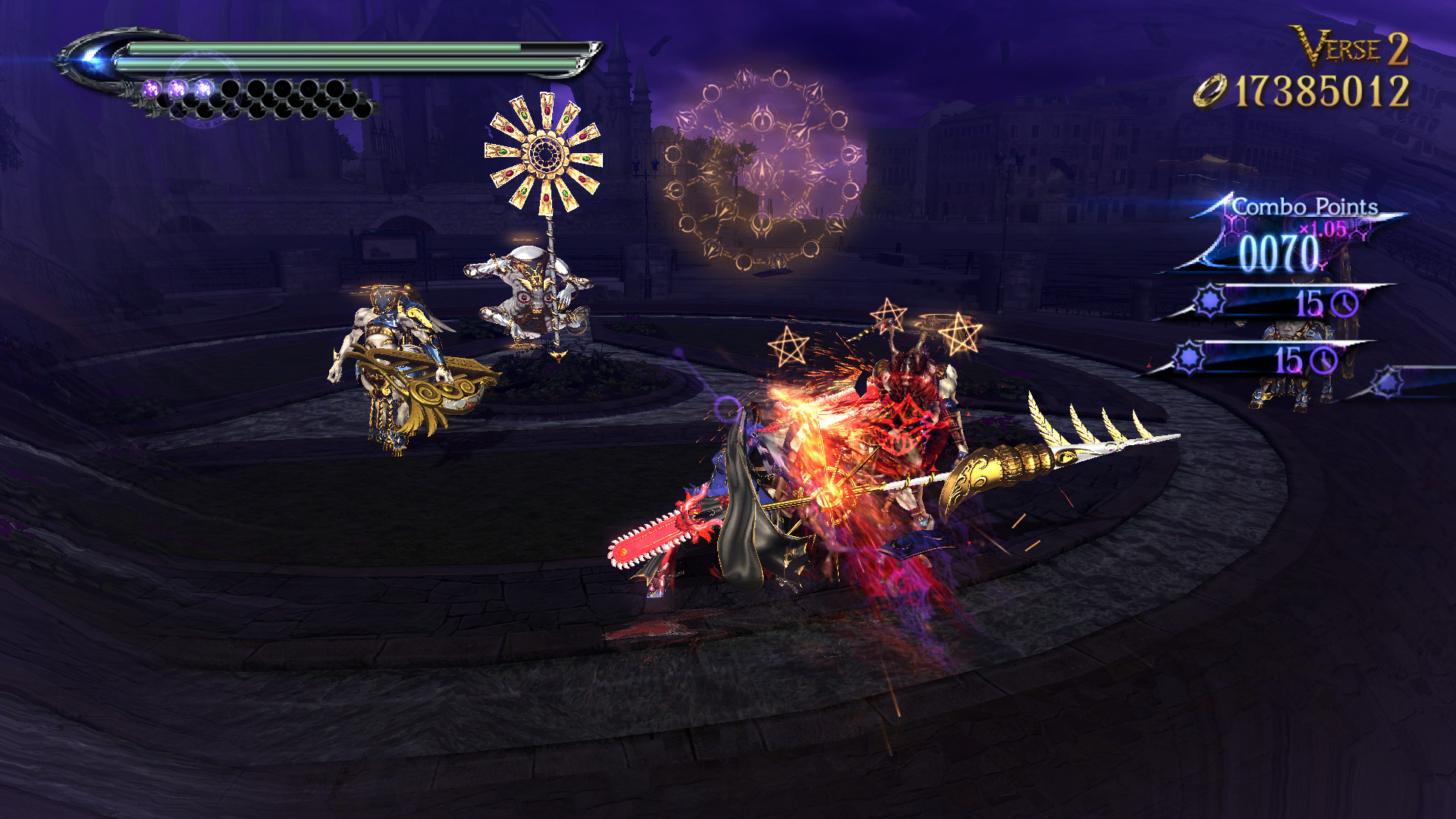The image size is (1456, 819).
Task: Click the clock icon beside the upper 15 timer
Action: click(1345, 303)
